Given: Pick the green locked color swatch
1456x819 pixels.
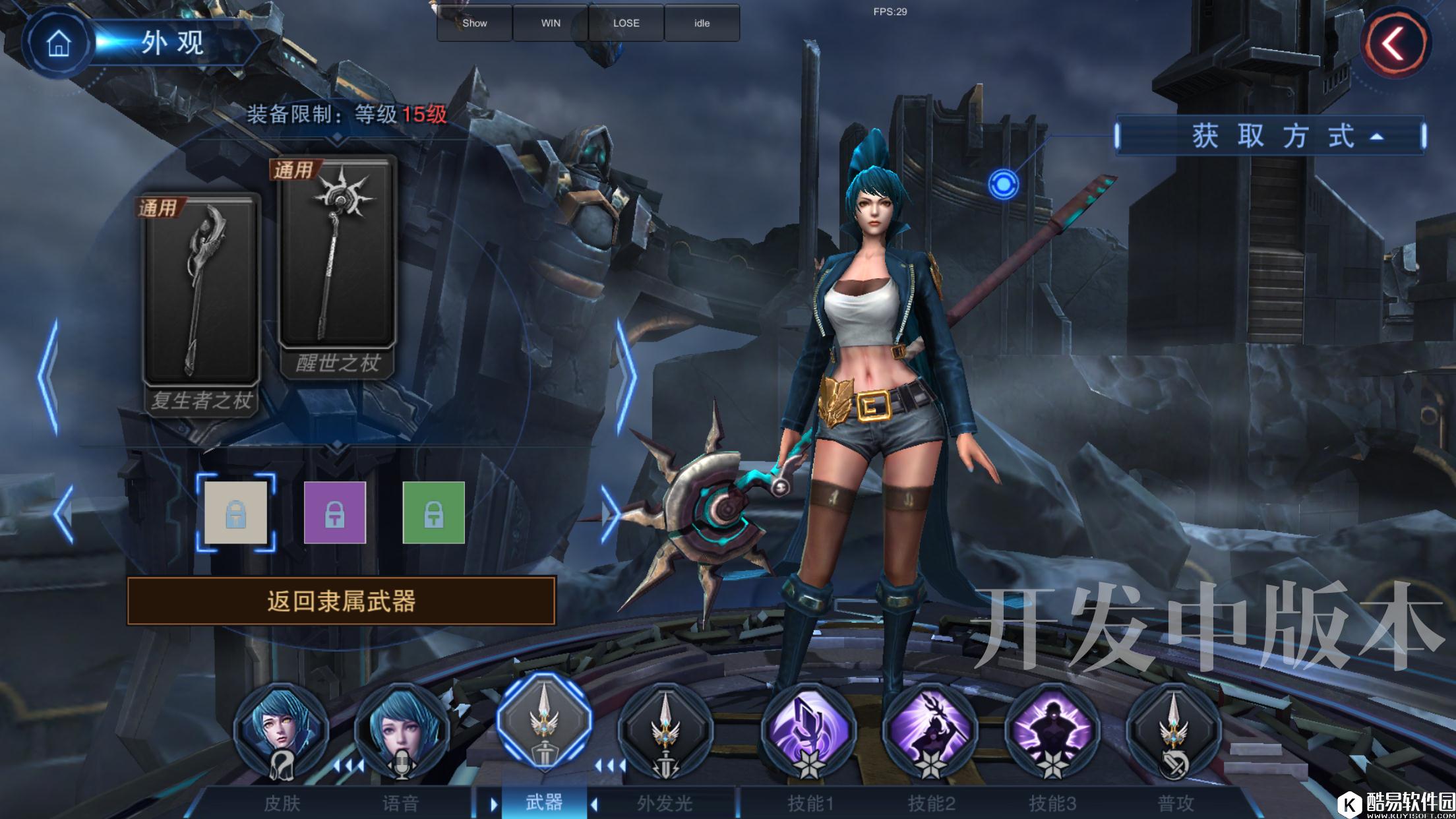Looking at the screenshot, I should [x=433, y=512].
